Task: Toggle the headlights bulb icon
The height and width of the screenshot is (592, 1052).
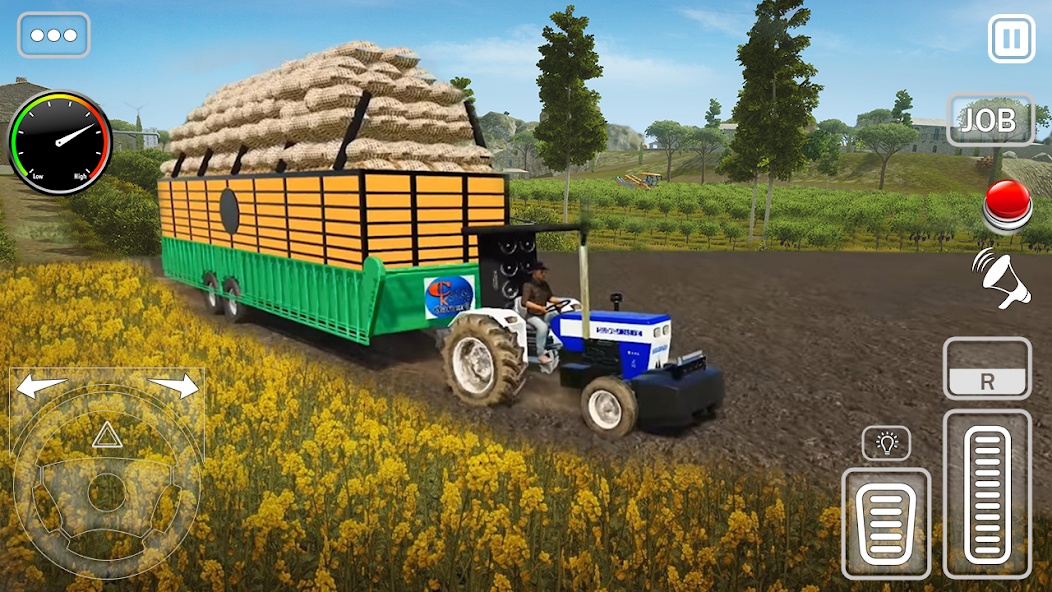Action: click(886, 442)
